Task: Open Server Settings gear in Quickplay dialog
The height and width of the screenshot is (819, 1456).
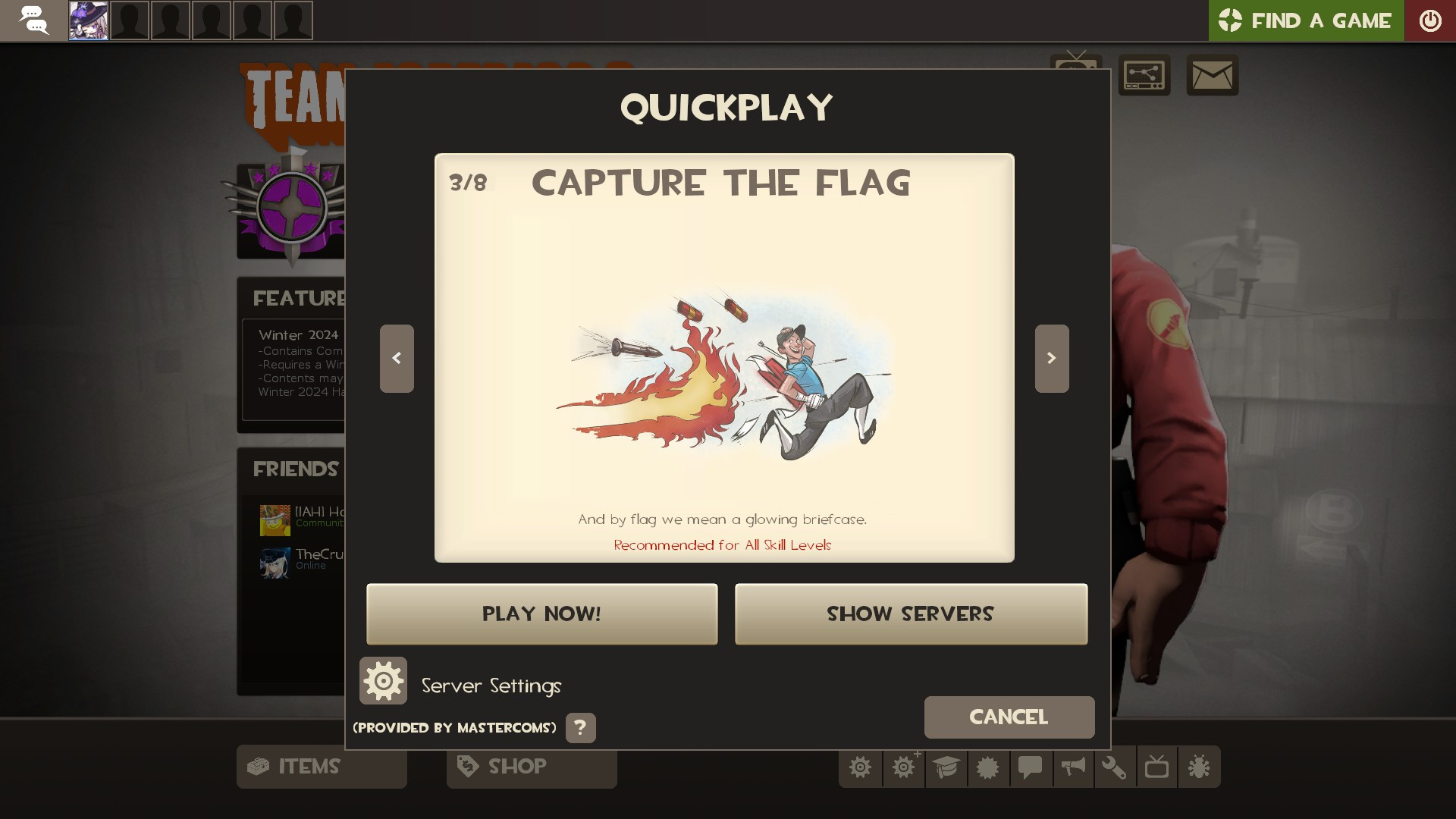Action: tap(383, 680)
